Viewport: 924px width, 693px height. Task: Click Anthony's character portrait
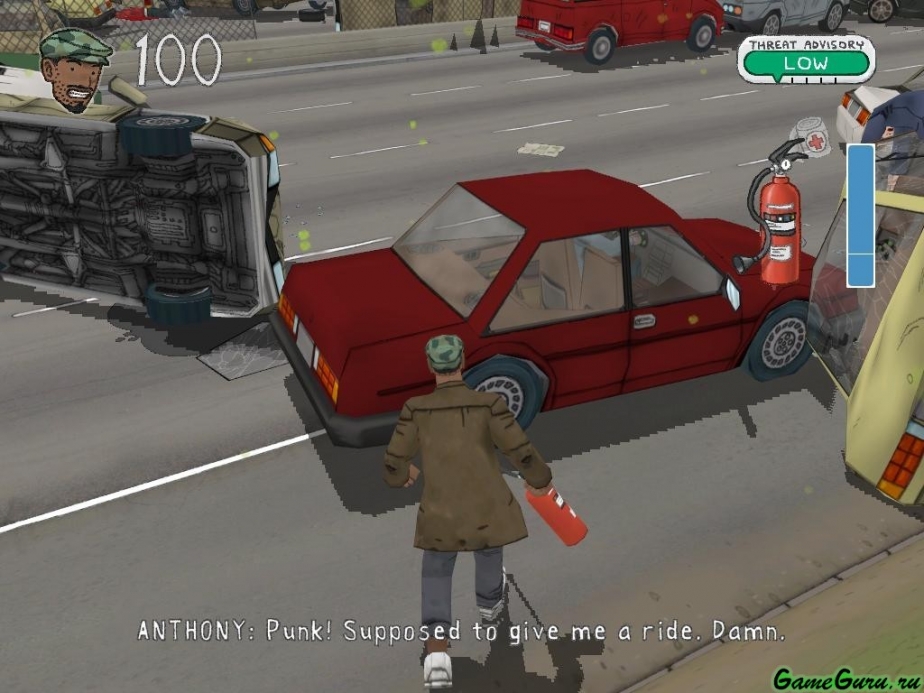coord(73,68)
